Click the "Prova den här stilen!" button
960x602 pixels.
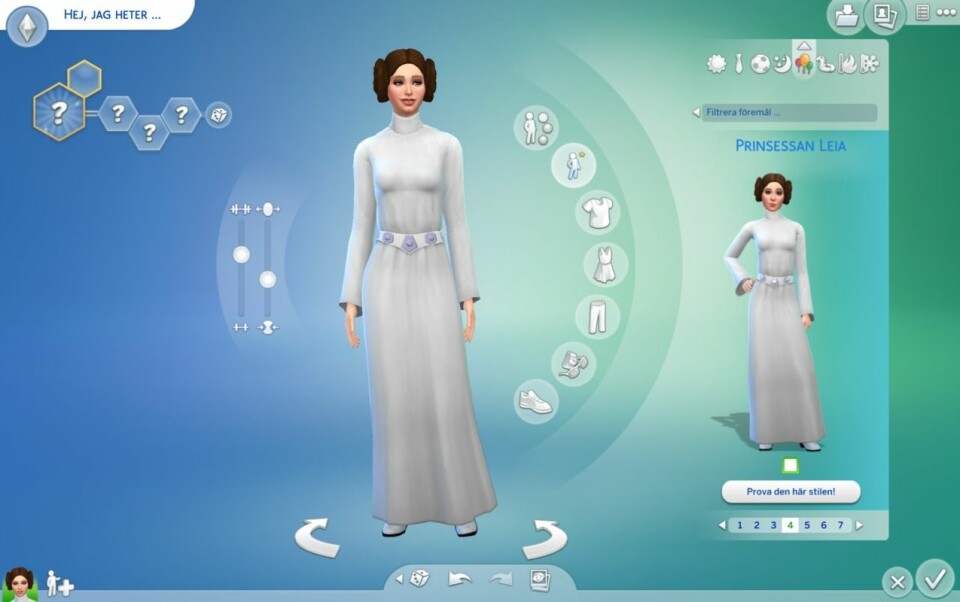790,492
